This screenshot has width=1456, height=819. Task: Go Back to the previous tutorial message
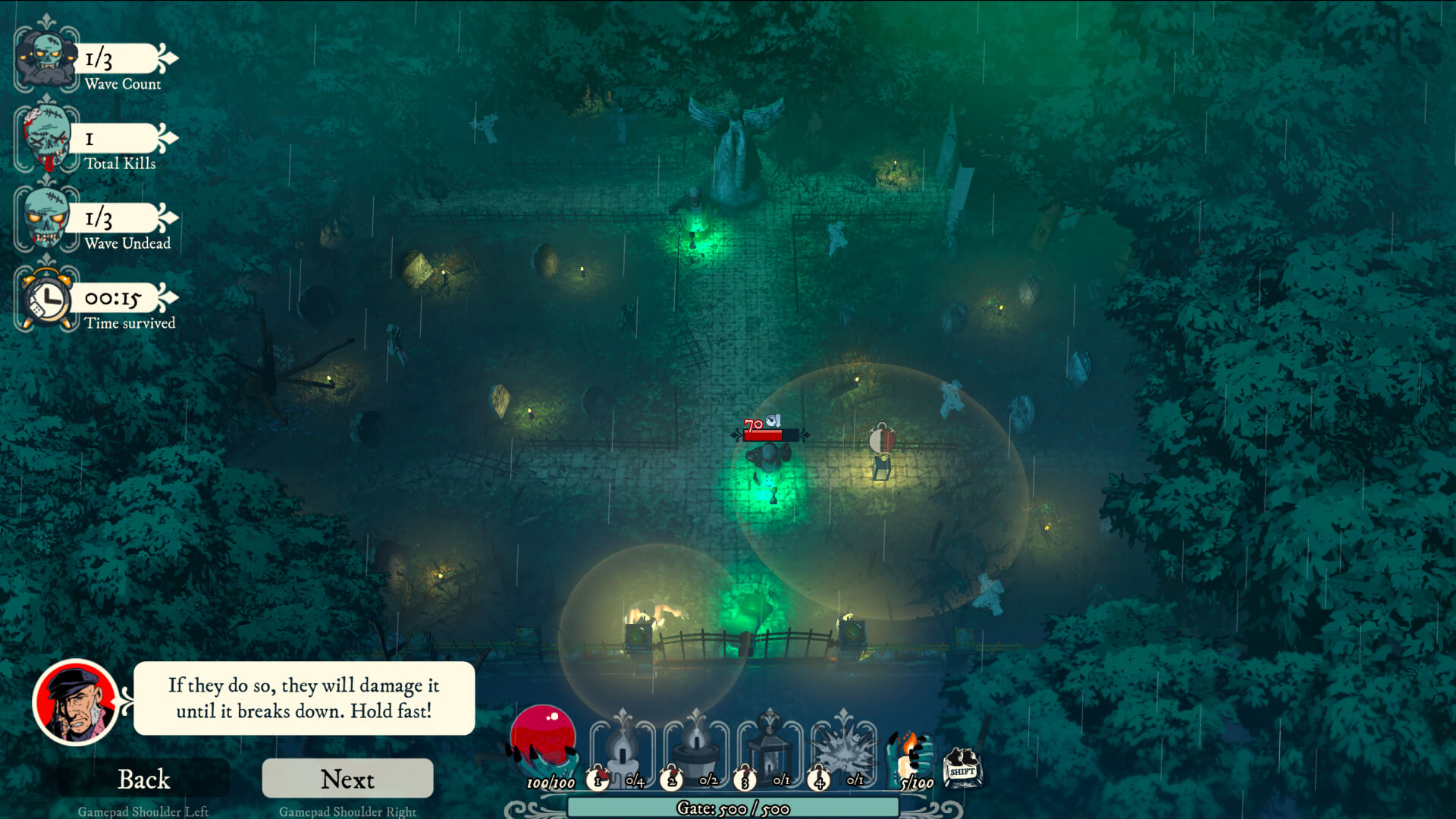[x=143, y=779]
